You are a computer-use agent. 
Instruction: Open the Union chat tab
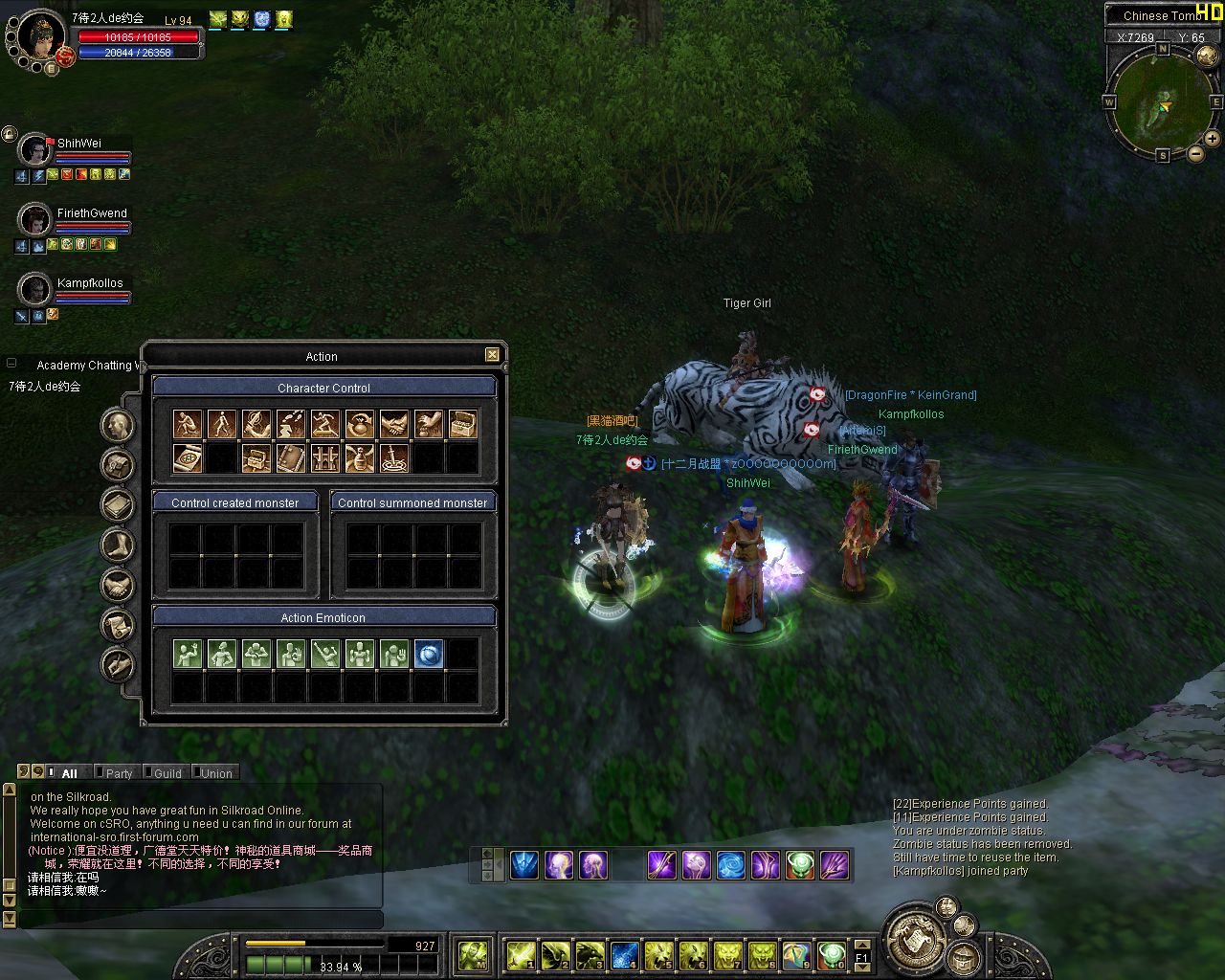216,773
